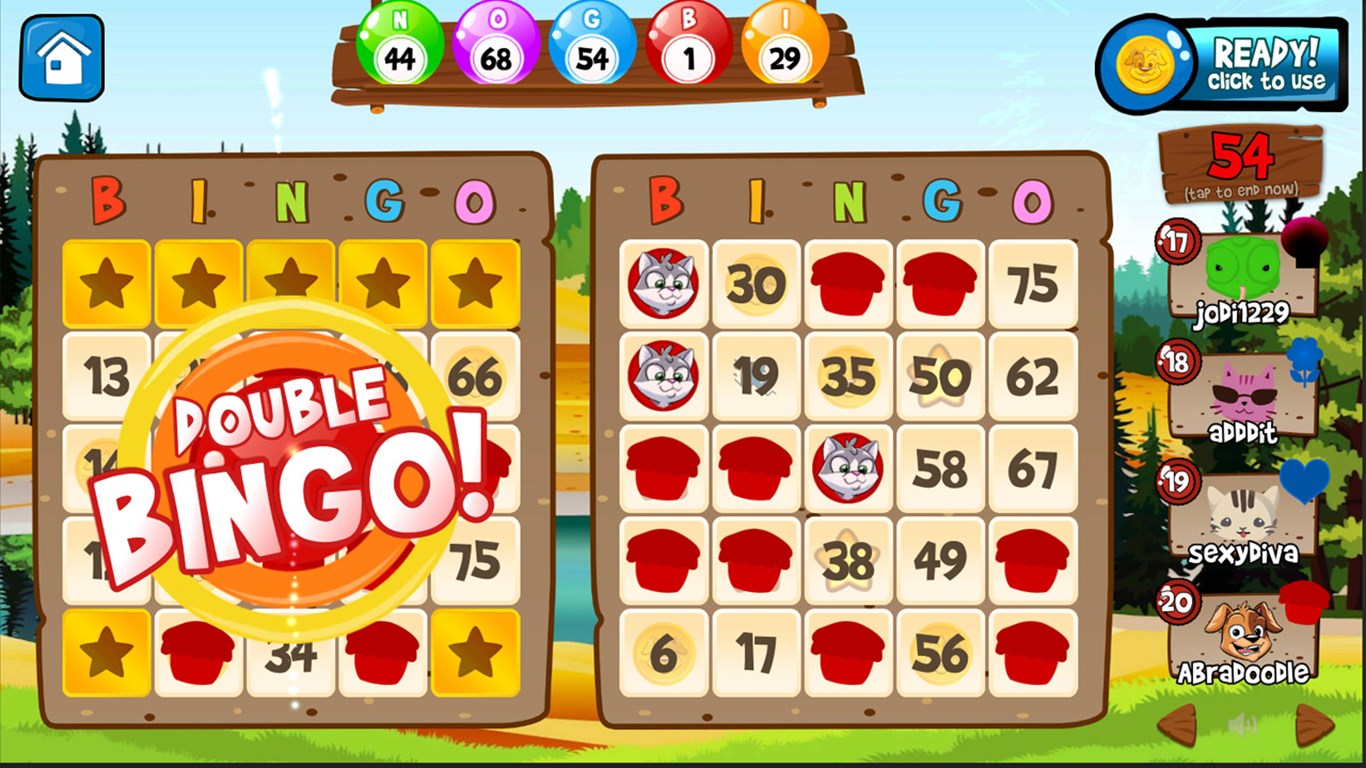Tap the 54 countdown to end now

coord(1240,162)
